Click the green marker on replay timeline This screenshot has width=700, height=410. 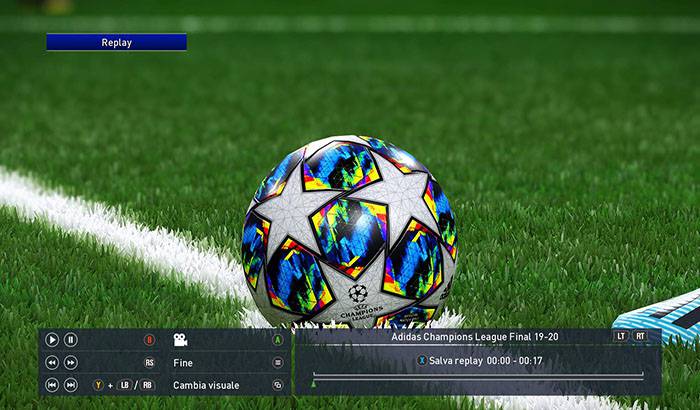314,381
